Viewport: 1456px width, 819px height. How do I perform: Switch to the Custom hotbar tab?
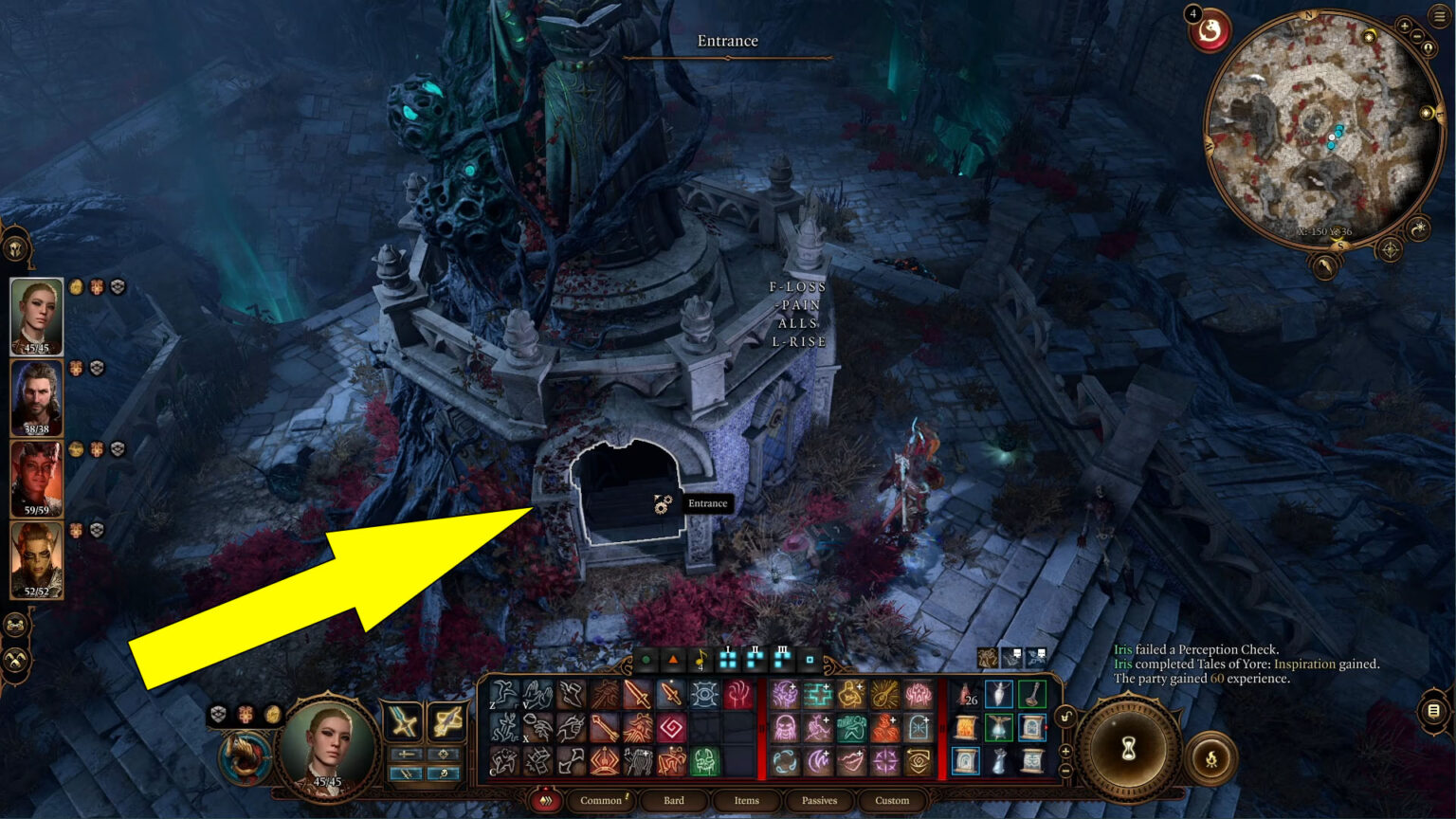[x=892, y=801]
